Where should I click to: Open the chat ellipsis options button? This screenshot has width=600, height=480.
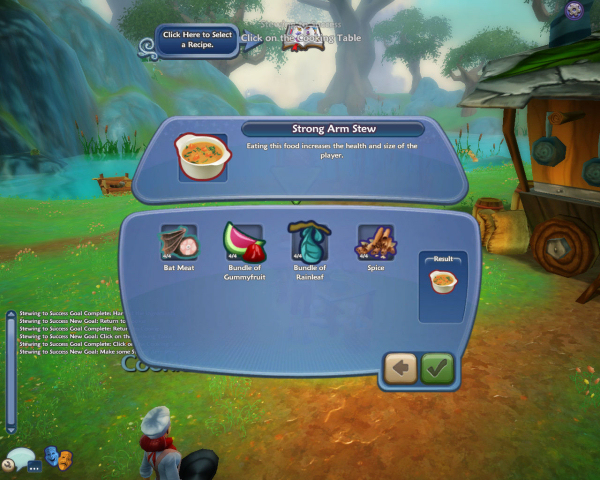[x=34, y=466]
